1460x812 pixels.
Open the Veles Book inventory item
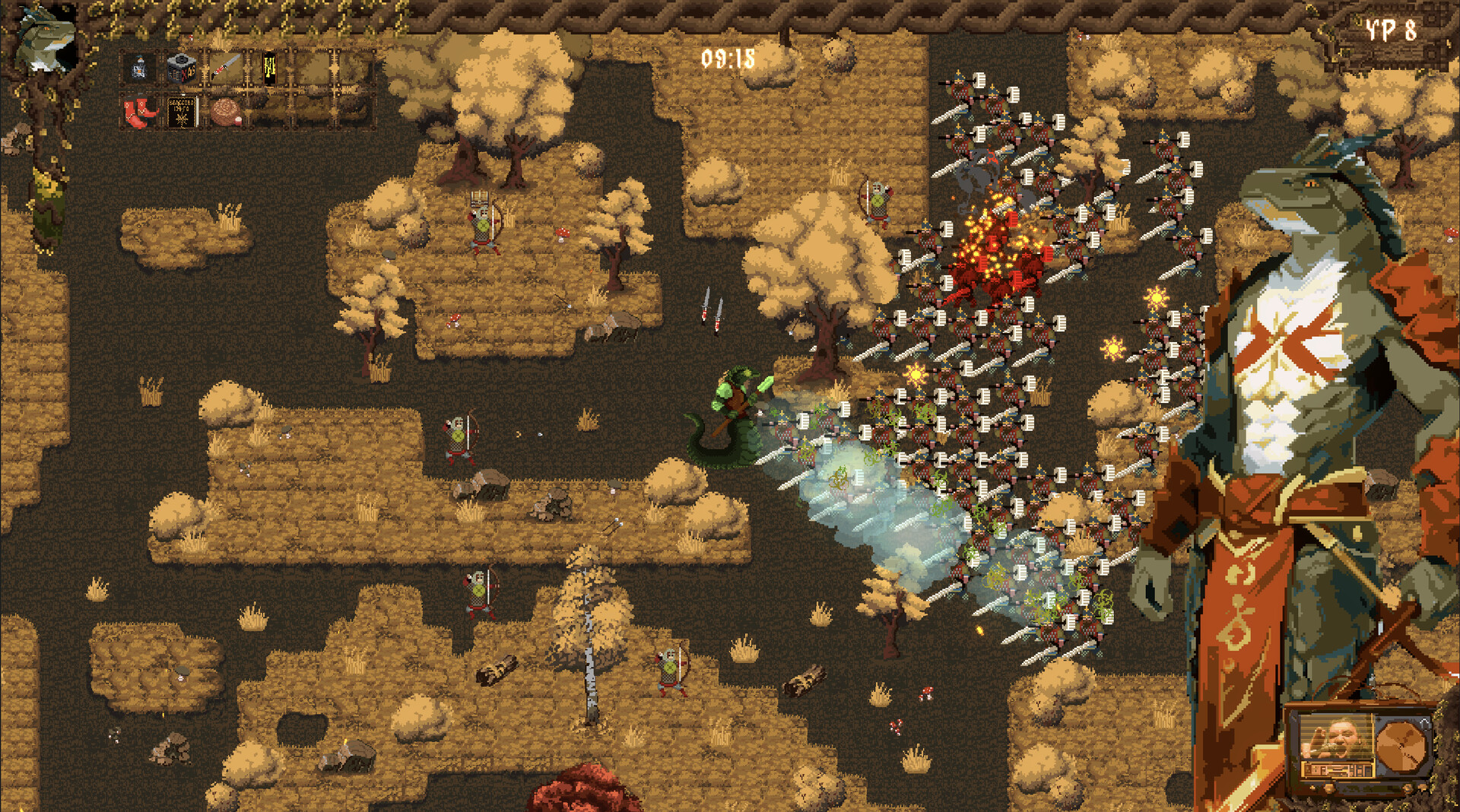pyautogui.click(x=183, y=110)
